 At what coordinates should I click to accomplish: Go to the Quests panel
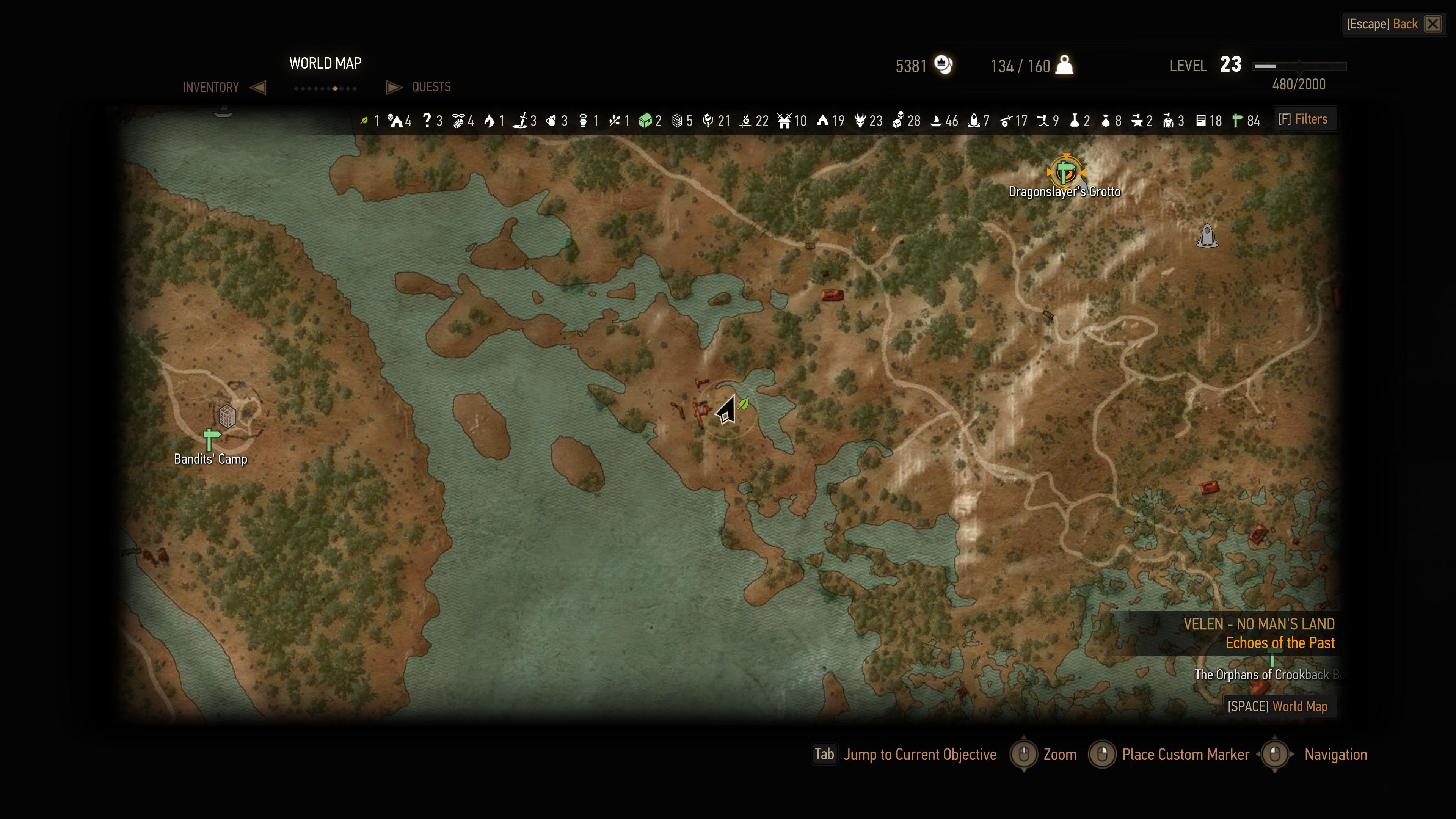coord(431,87)
